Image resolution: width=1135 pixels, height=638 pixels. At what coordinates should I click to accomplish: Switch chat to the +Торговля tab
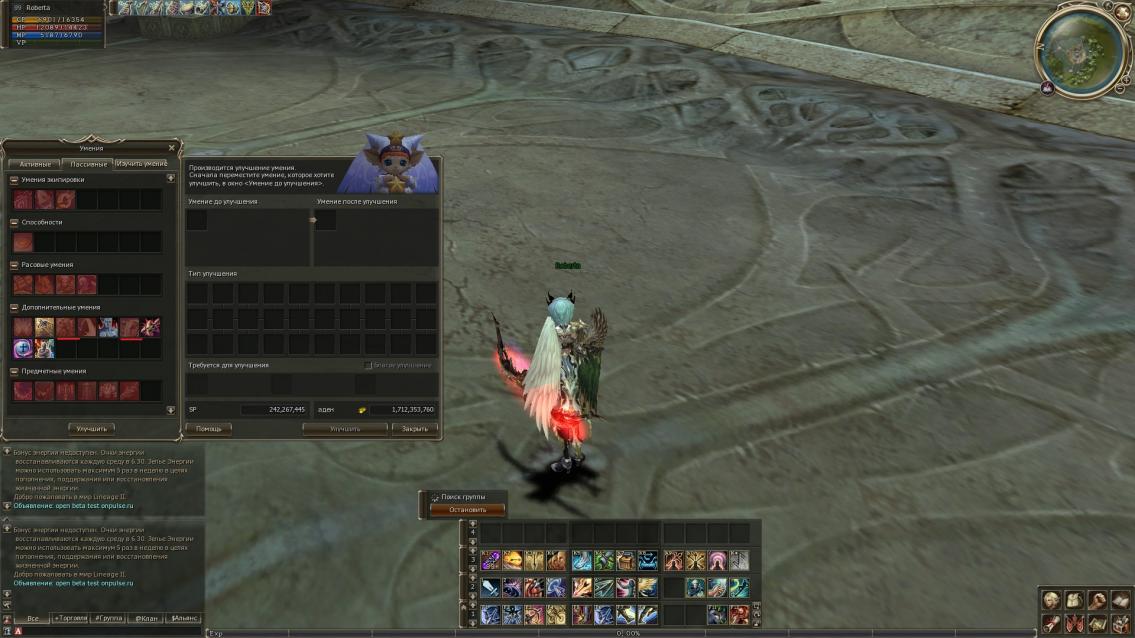click(70, 618)
